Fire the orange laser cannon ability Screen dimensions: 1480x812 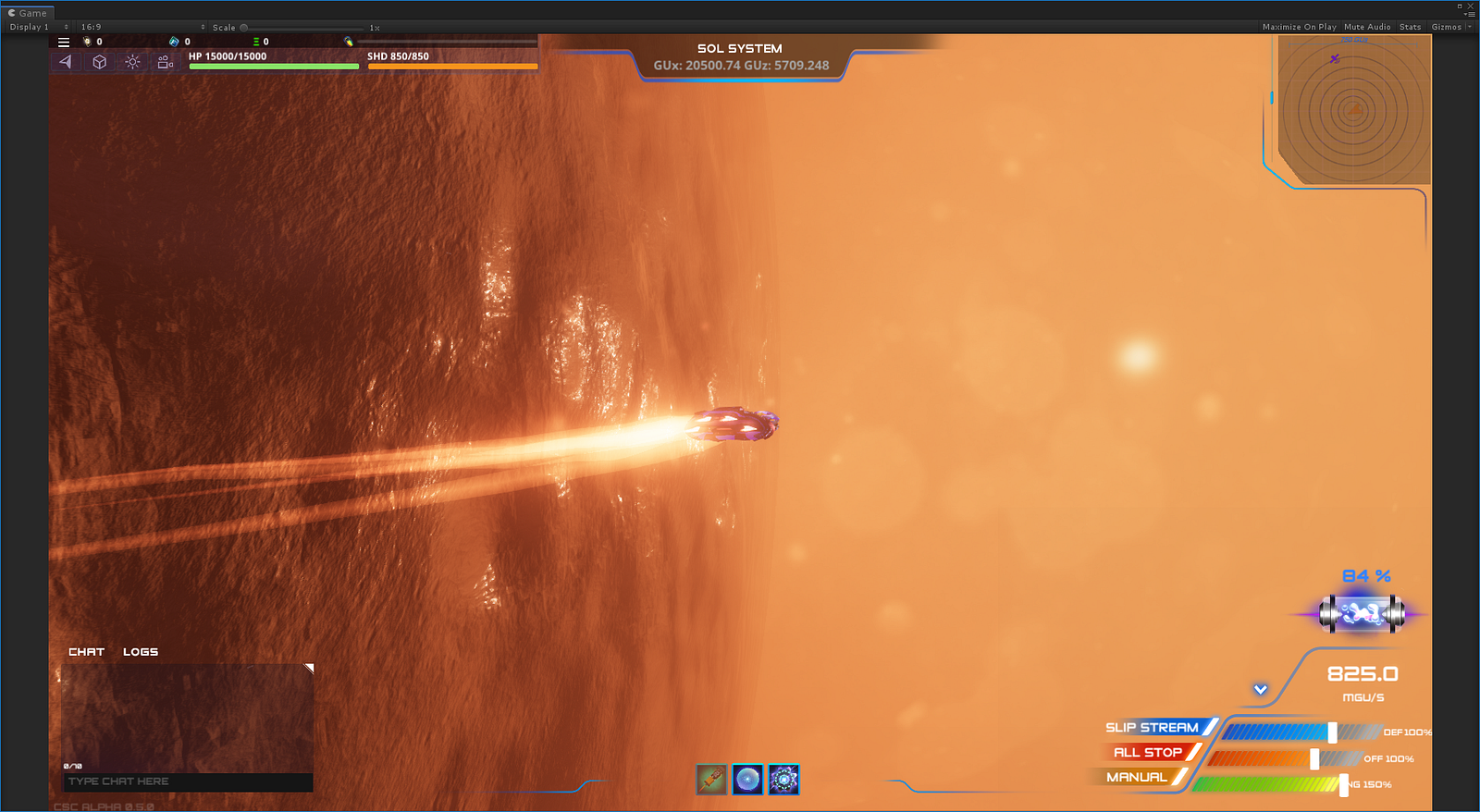(711, 780)
